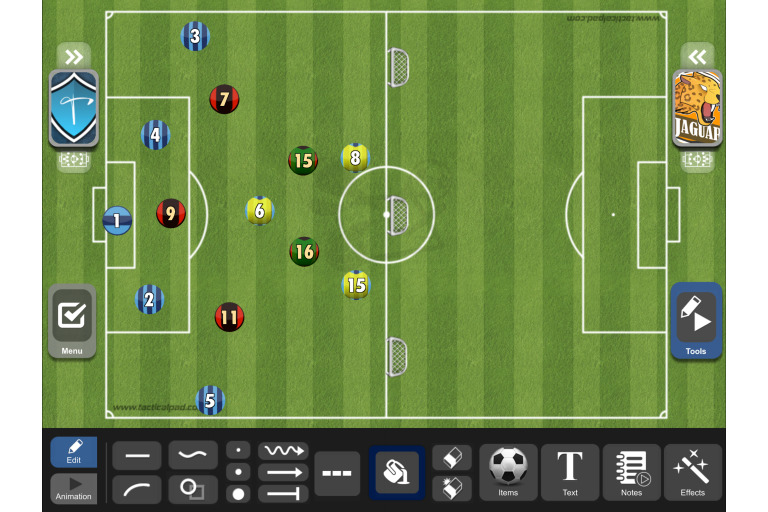768x512 pixels.
Task: Select the straight arrow line end
Action: tap(283, 472)
